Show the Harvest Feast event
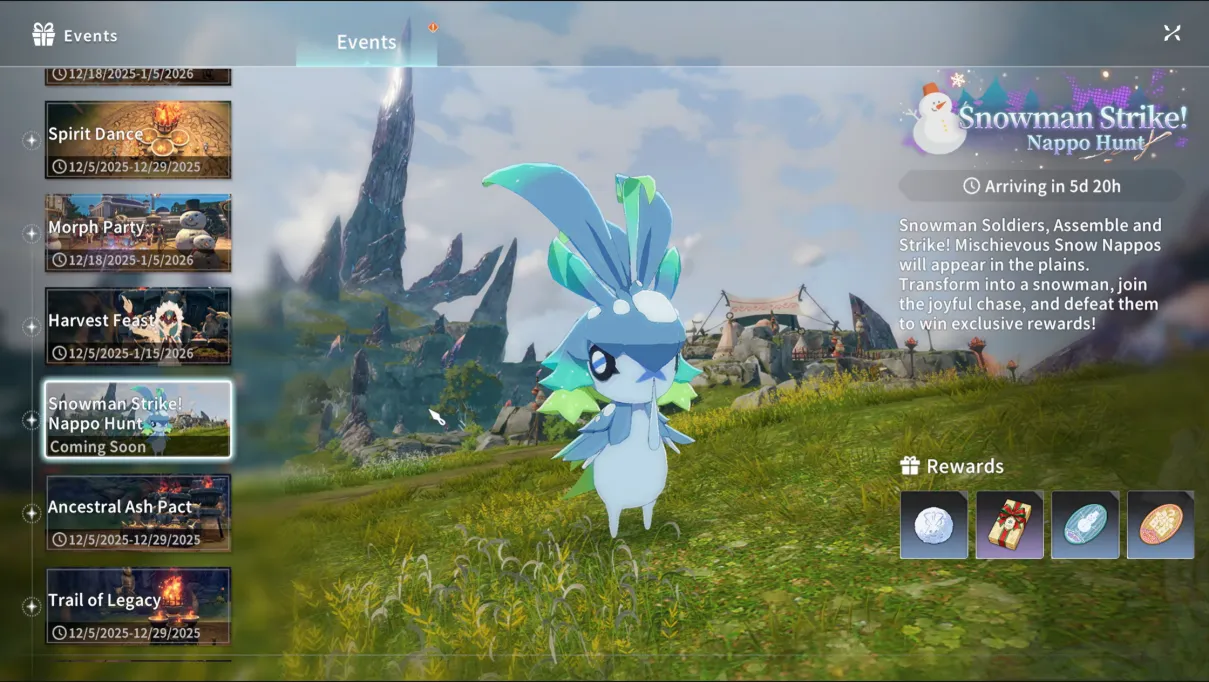1209x682 pixels. tap(138, 326)
